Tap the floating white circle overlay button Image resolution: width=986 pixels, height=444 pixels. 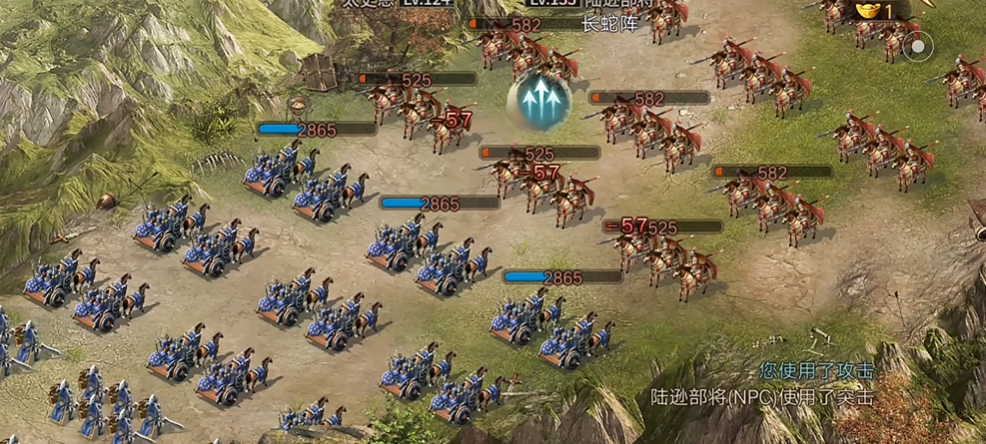point(919,46)
